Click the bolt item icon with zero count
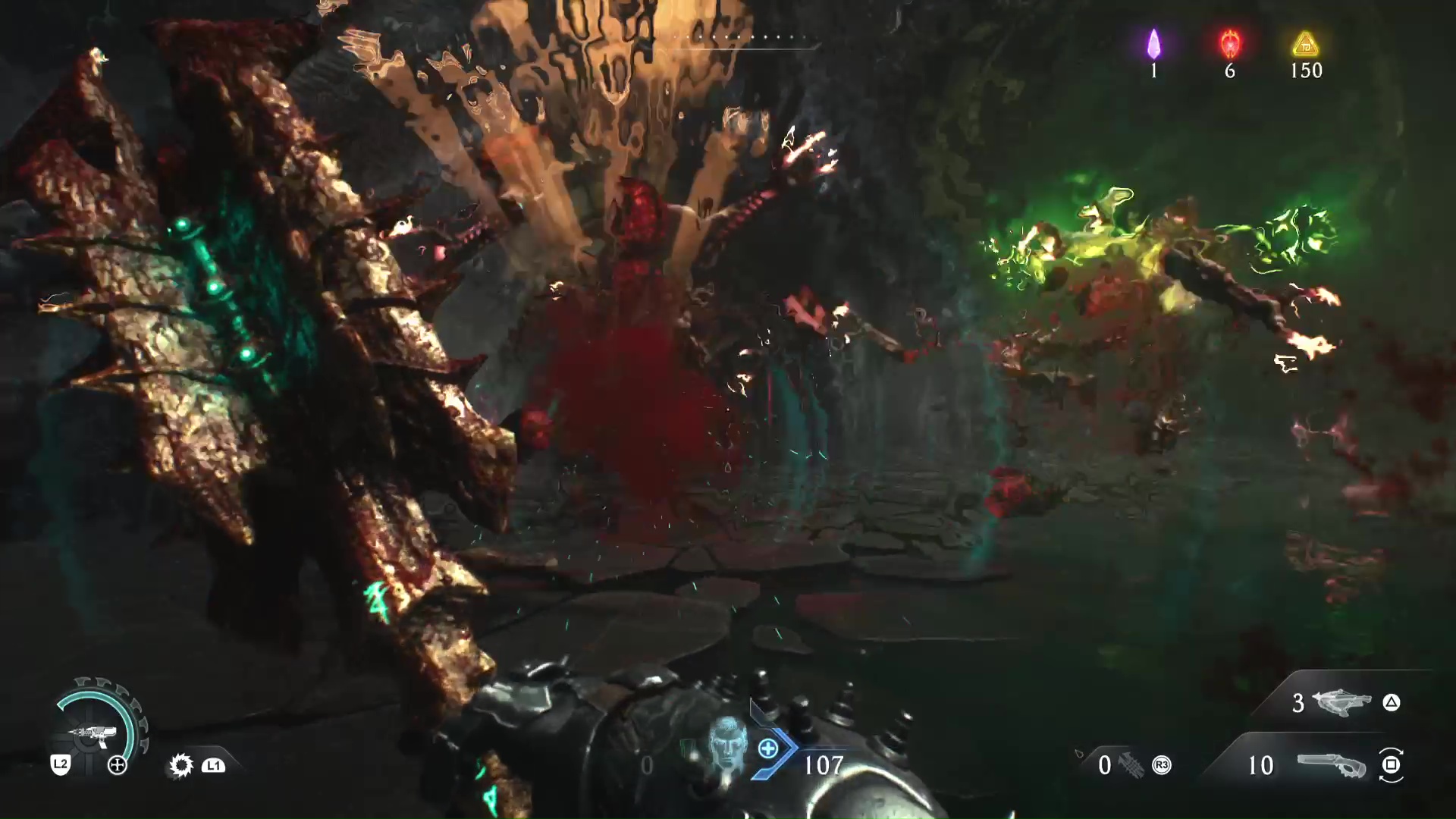The height and width of the screenshot is (819, 1456). click(1130, 765)
